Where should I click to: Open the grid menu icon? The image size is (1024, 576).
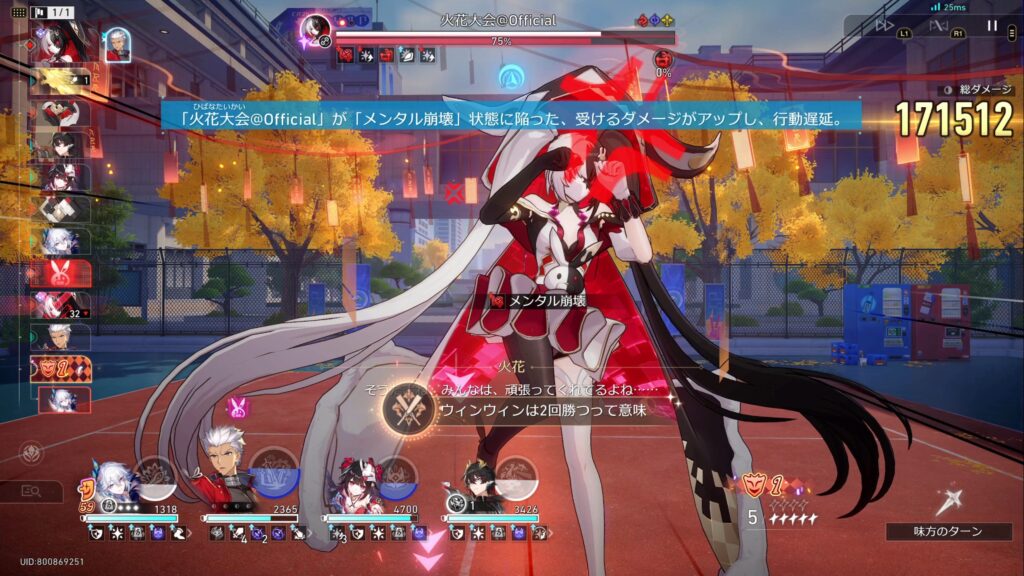click(16, 12)
